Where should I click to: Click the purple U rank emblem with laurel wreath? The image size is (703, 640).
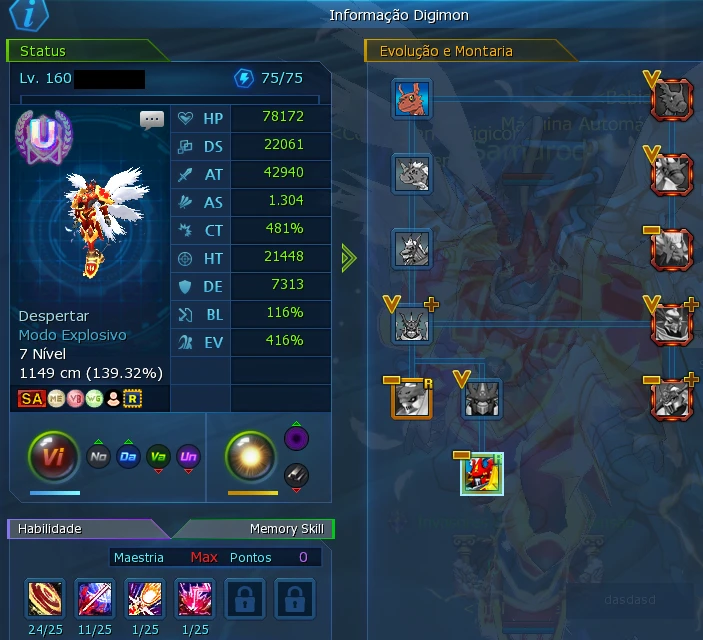click(x=42, y=138)
